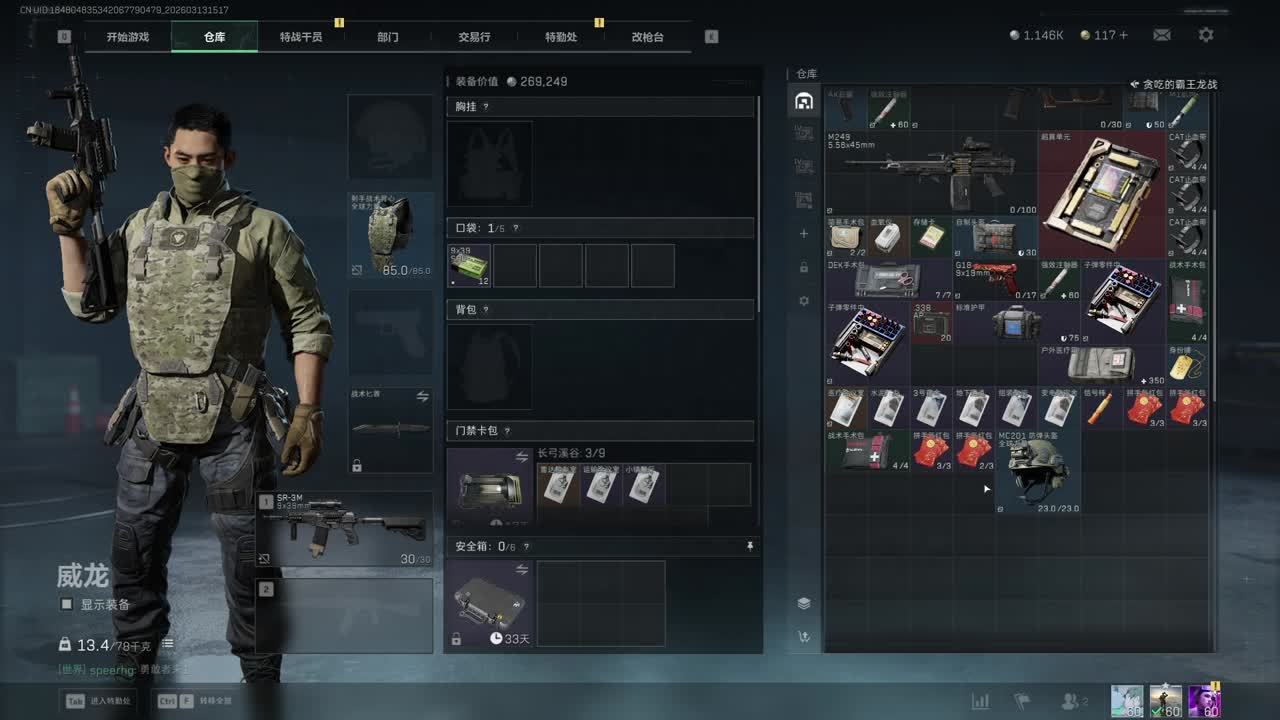1280x720 pixels.
Task: Go to the 交易行 tab
Action: tap(474, 37)
